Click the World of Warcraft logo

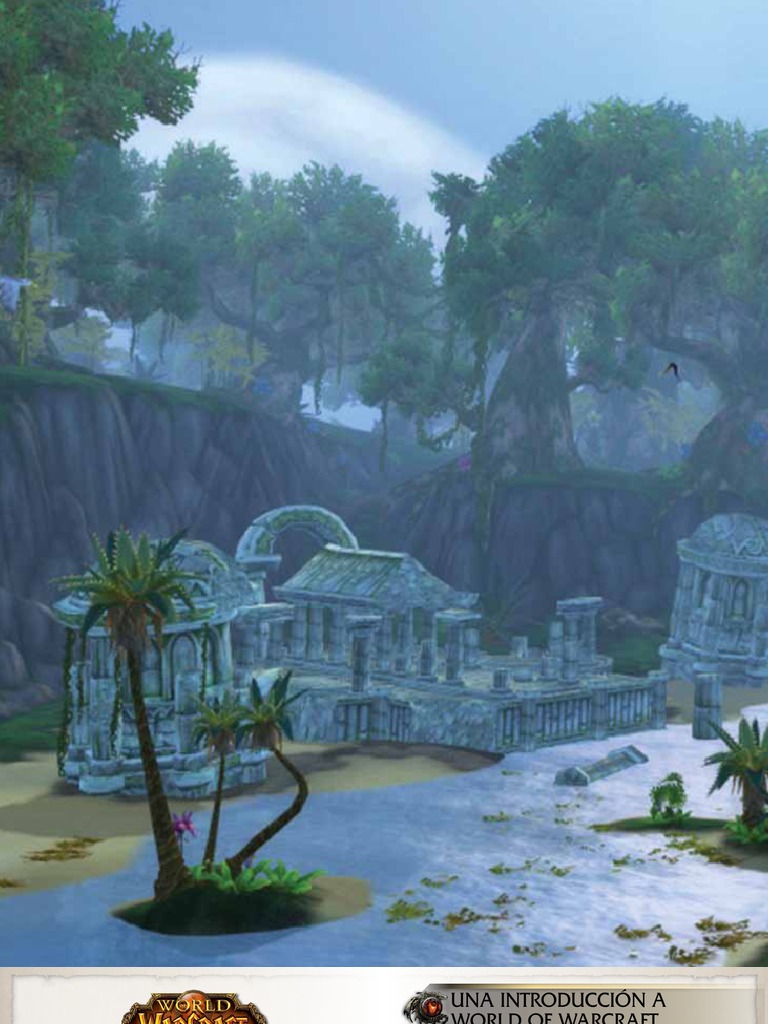point(195,1008)
